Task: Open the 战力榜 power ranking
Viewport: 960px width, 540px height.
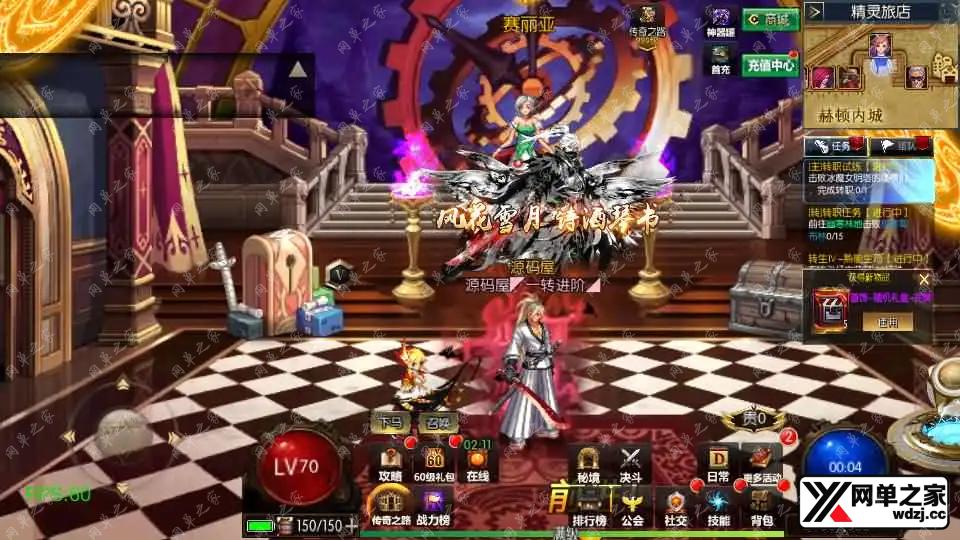Action: point(434,507)
